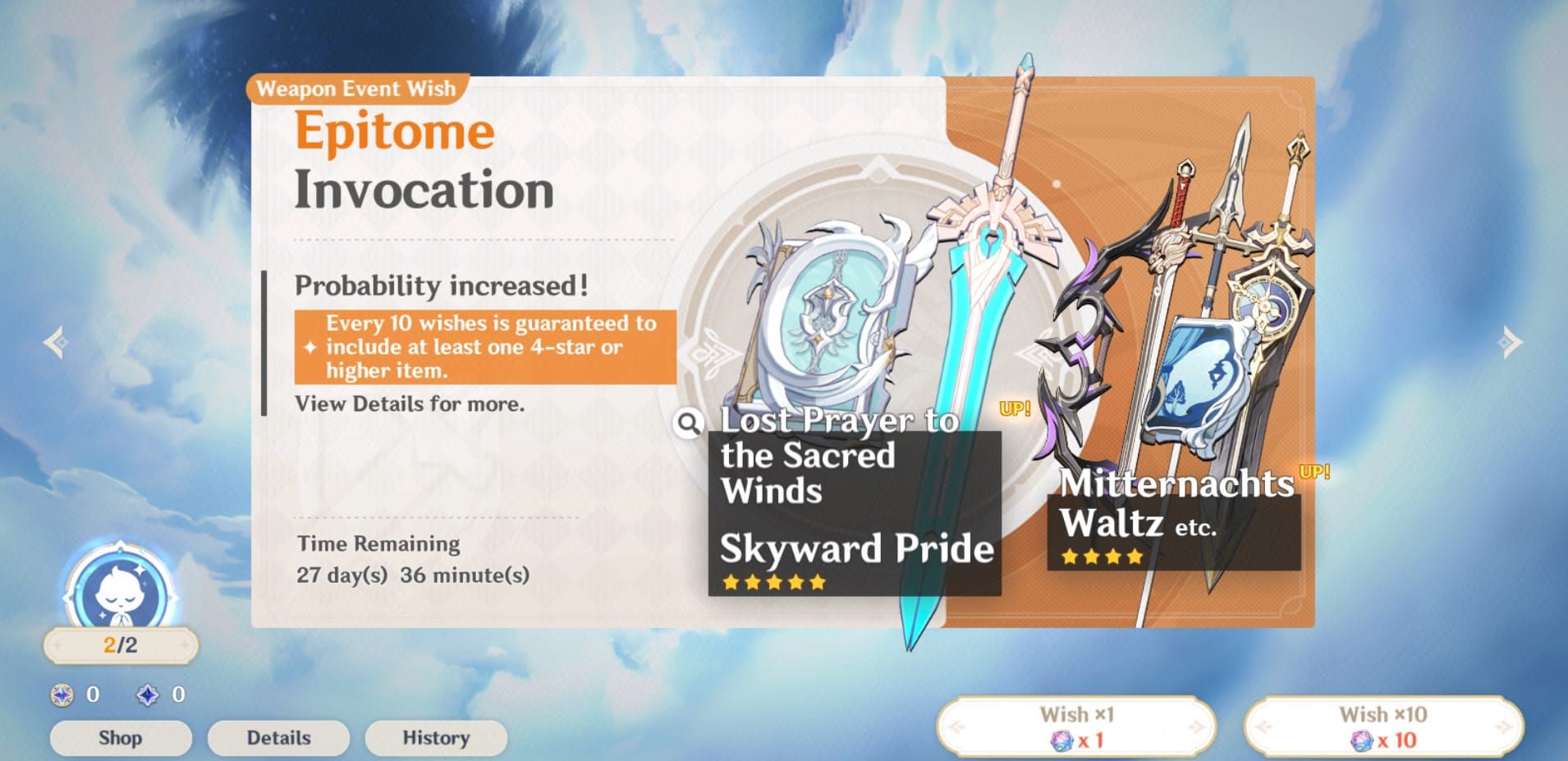Open the Details tab at the bottom
Viewport: 1568px width, 761px height.
[277, 736]
